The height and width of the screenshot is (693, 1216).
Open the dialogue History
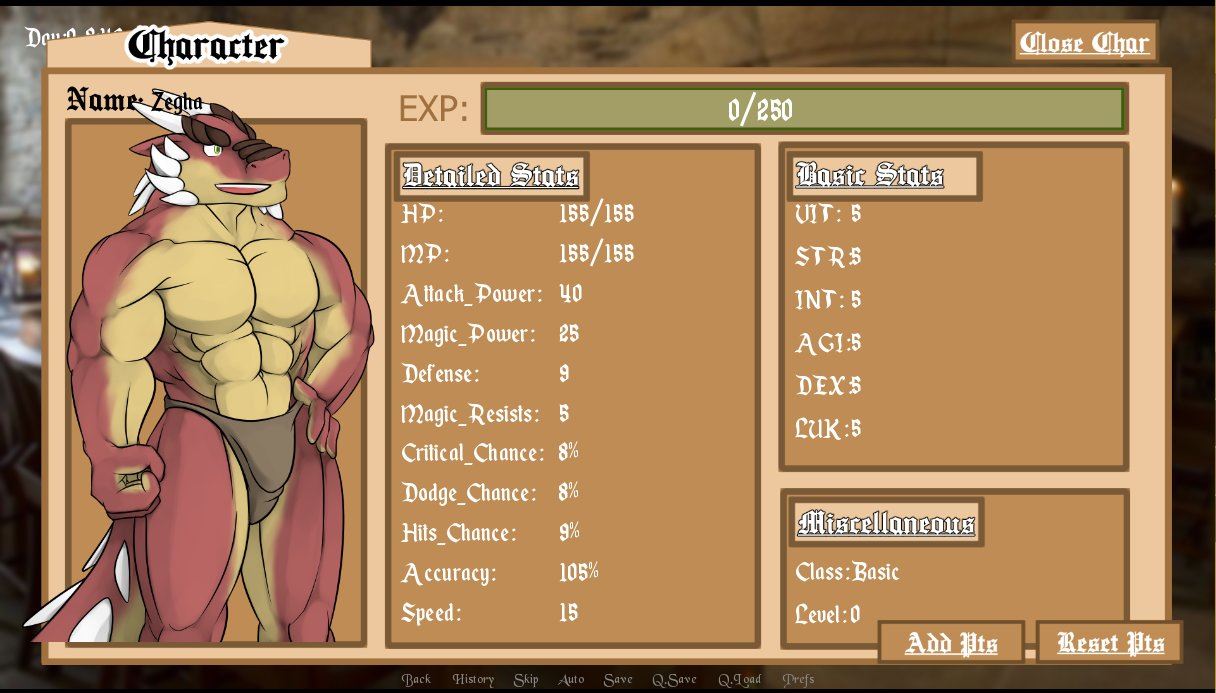click(473, 679)
